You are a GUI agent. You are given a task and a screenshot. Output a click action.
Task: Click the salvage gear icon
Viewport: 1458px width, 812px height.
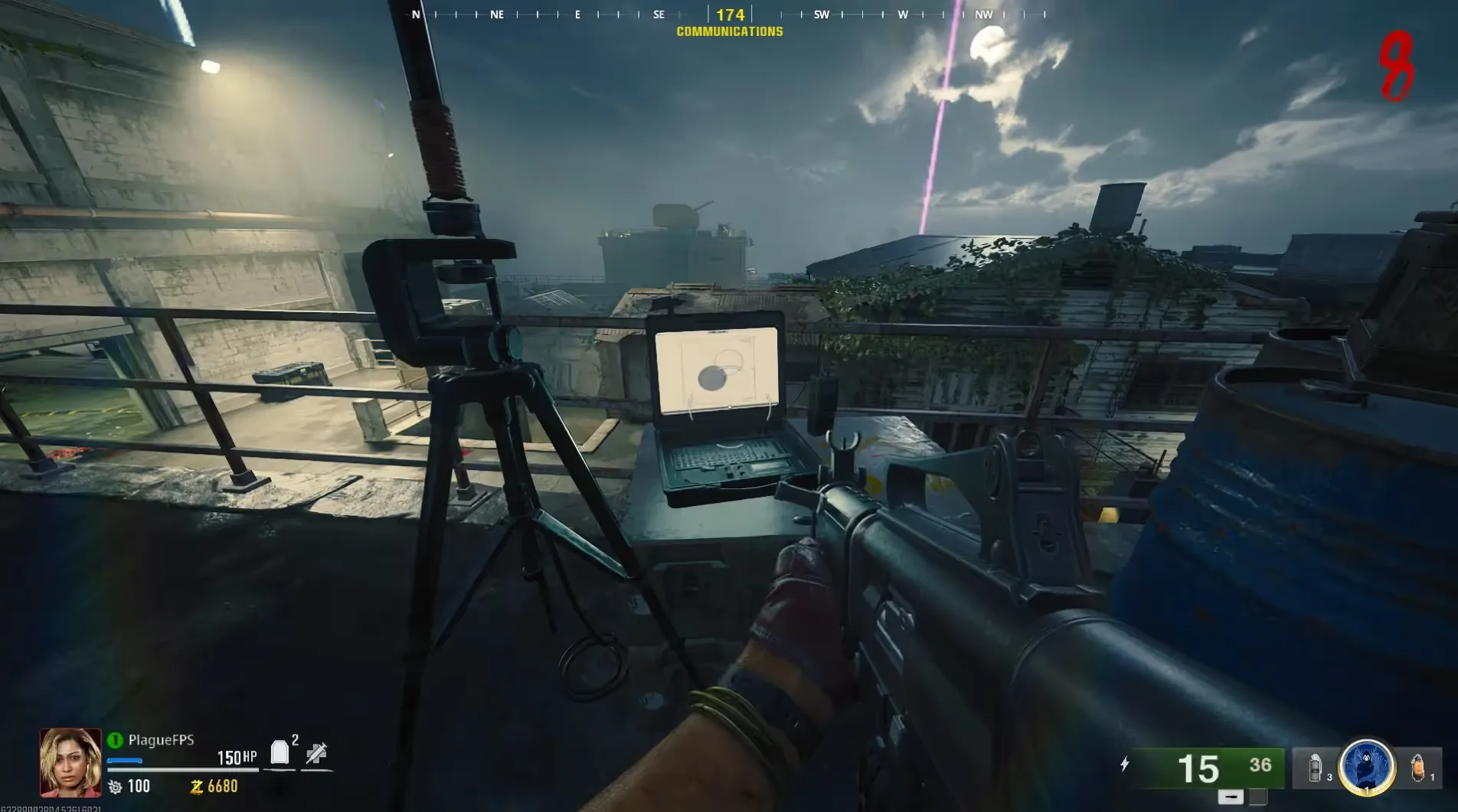click(x=116, y=787)
